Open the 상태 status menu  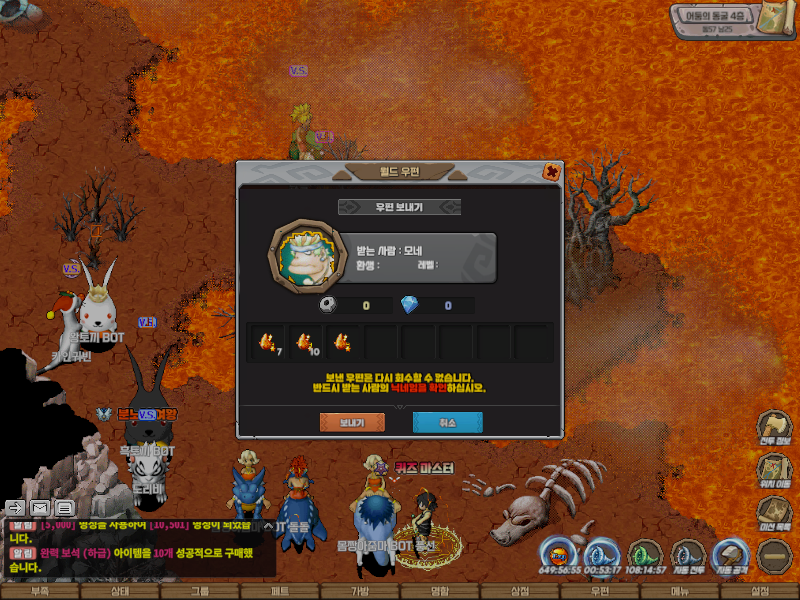pos(120,592)
